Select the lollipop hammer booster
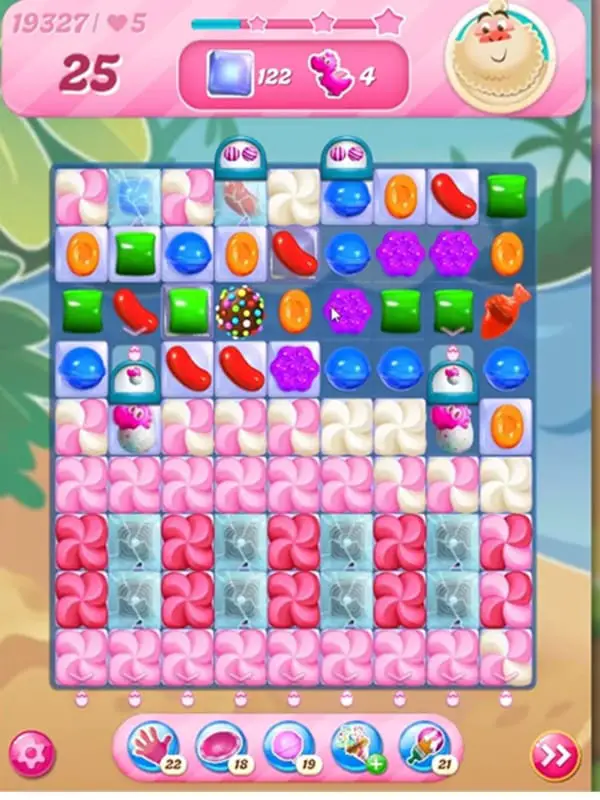 pyautogui.click(x=286, y=745)
